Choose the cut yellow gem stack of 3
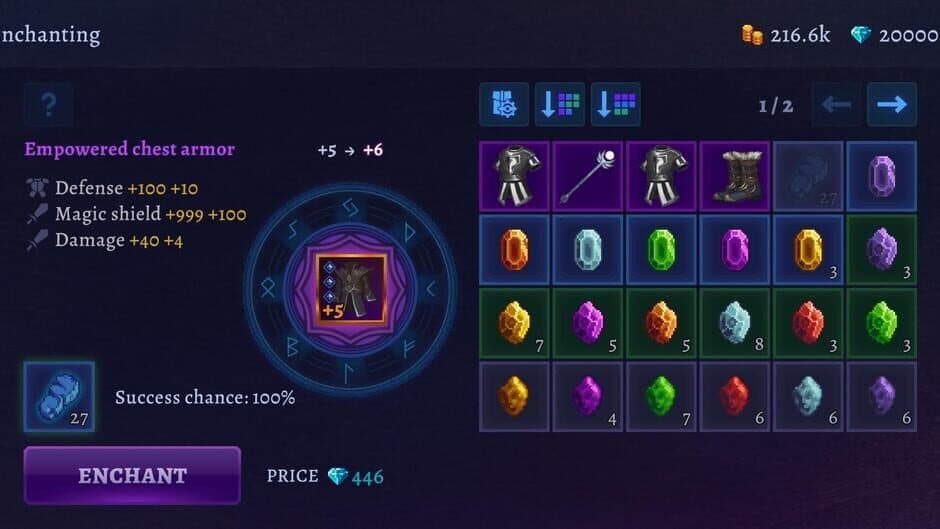Image resolution: width=940 pixels, height=529 pixels. point(808,248)
